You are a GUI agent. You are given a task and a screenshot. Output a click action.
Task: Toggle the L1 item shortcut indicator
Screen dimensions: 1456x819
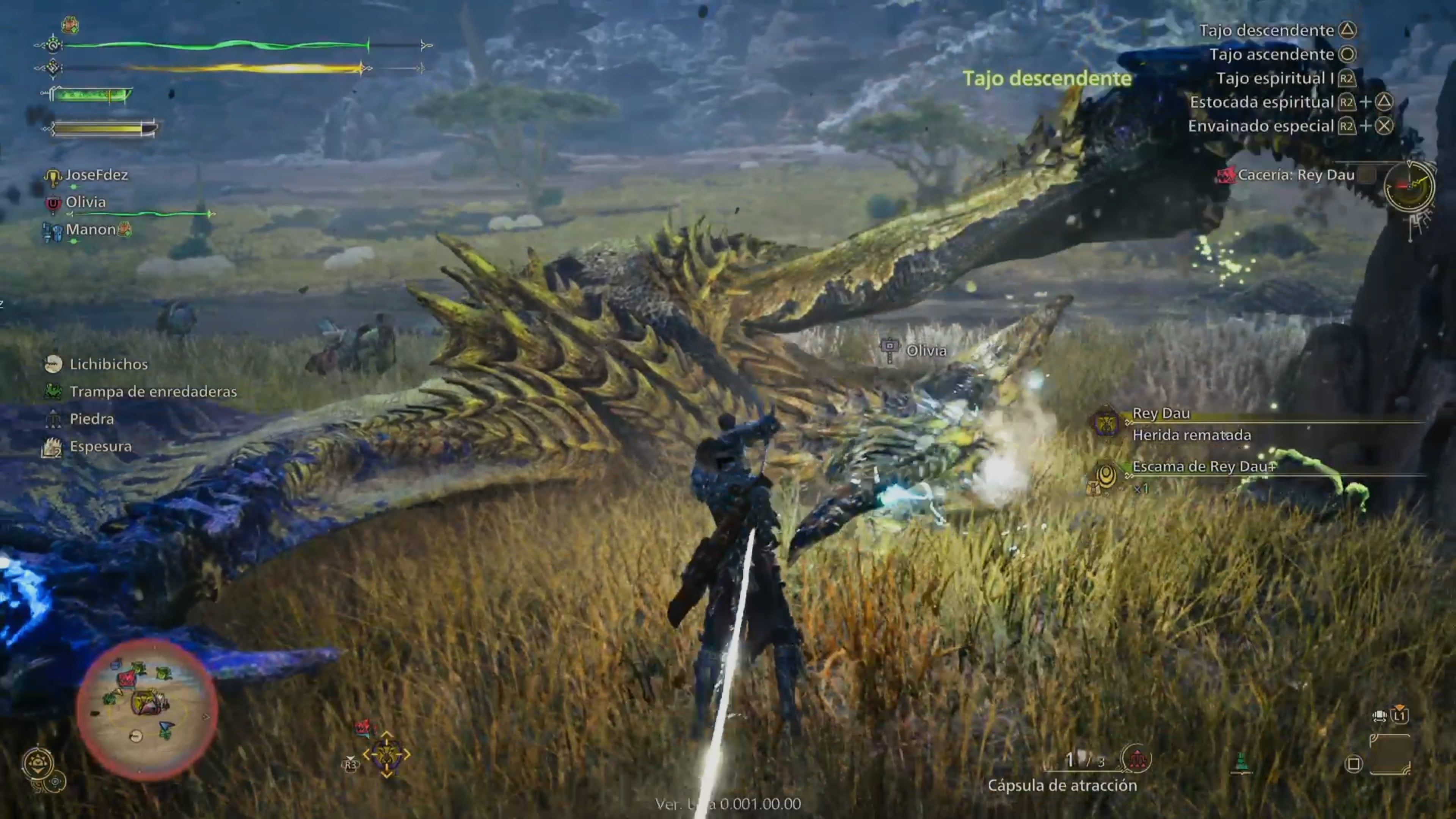[1400, 715]
